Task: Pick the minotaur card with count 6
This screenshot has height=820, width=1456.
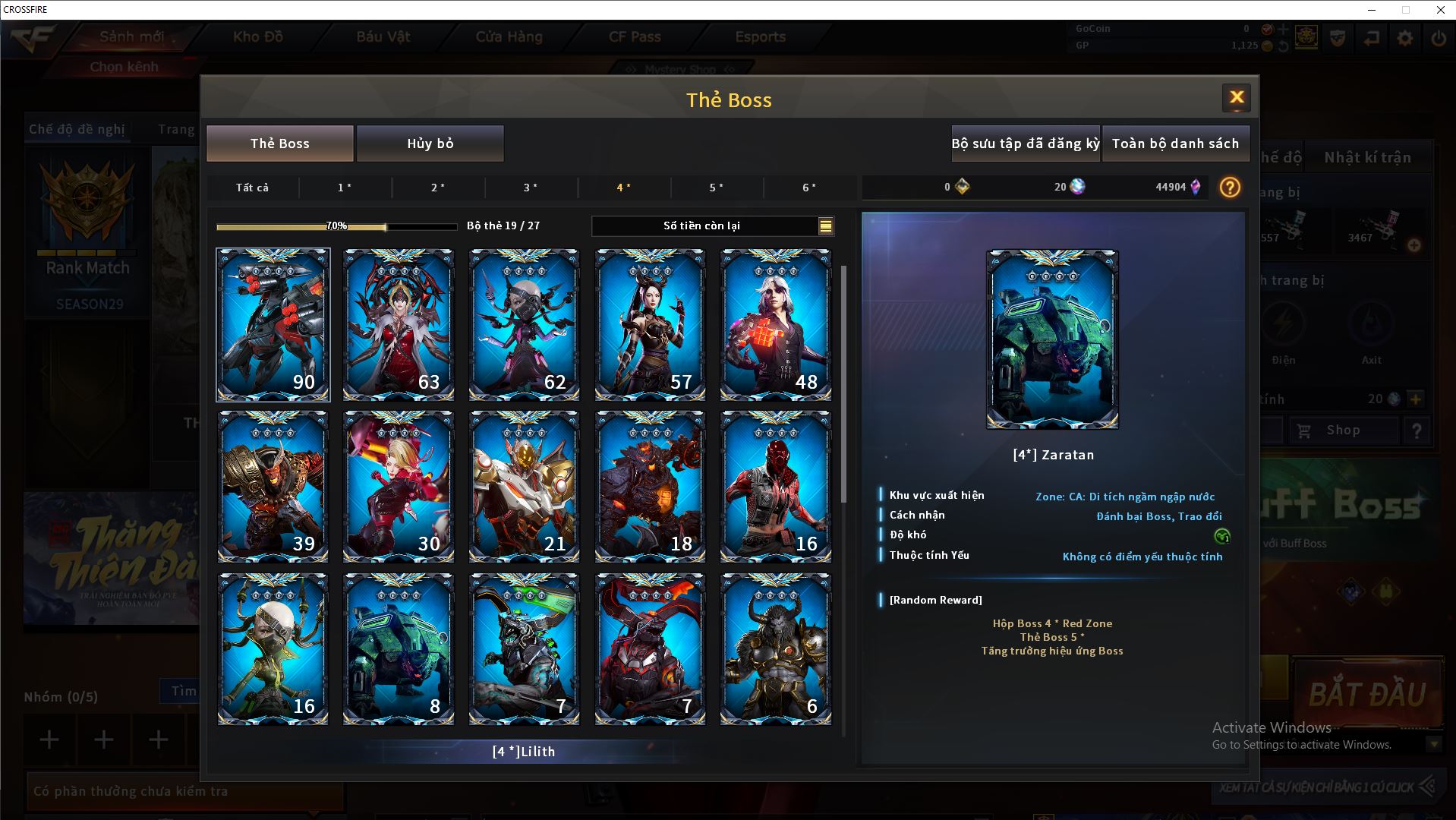Action: 775,649
